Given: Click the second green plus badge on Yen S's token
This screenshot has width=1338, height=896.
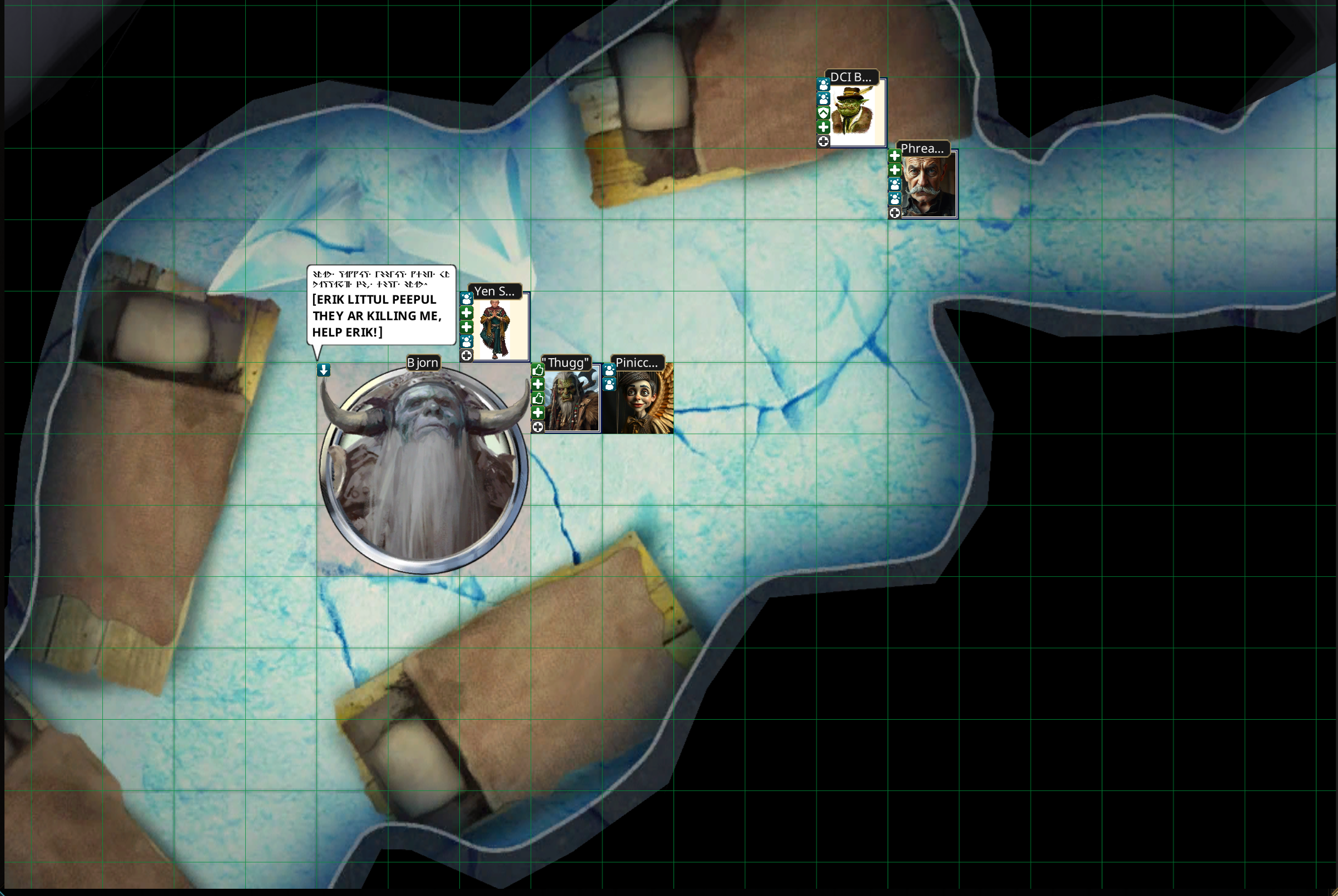Looking at the screenshot, I should pyautogui.click(x=467, y=327).
